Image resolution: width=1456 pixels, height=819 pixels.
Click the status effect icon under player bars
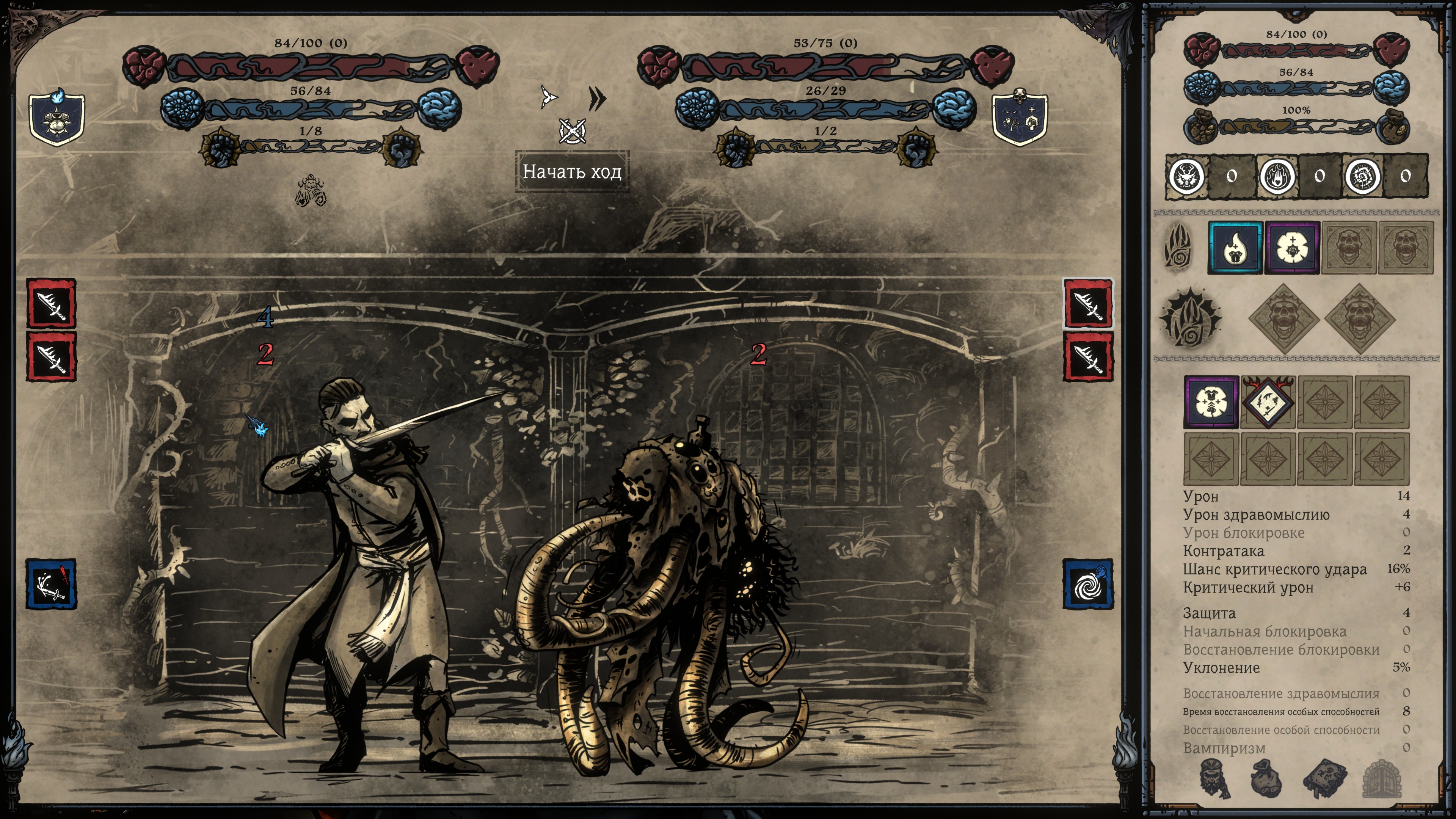[x=311, y=190]
